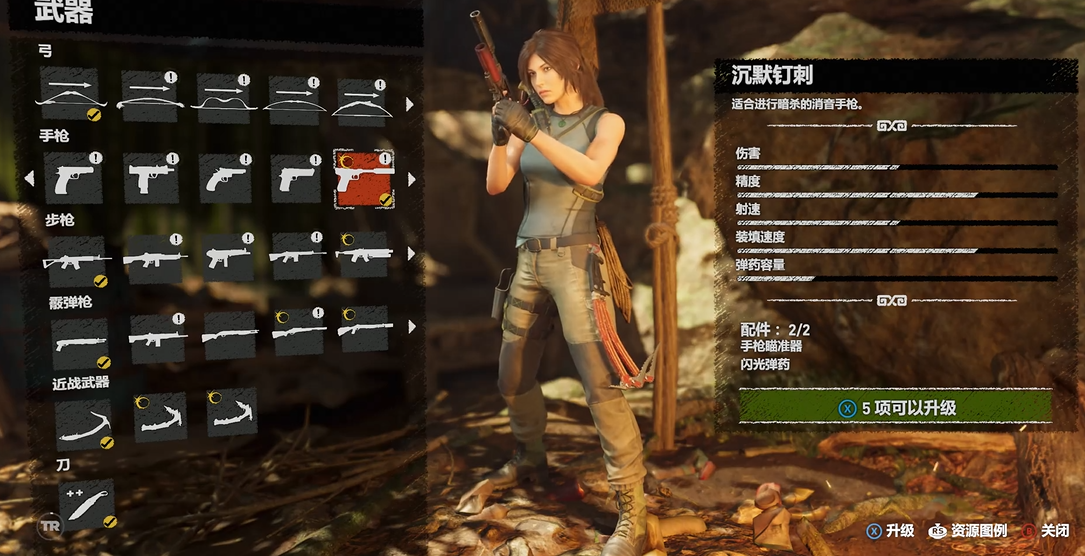The width and height of the screenshot is (1085, 556).
Task: Choose the first pistol in the pistol row
Action: (75, 179)
